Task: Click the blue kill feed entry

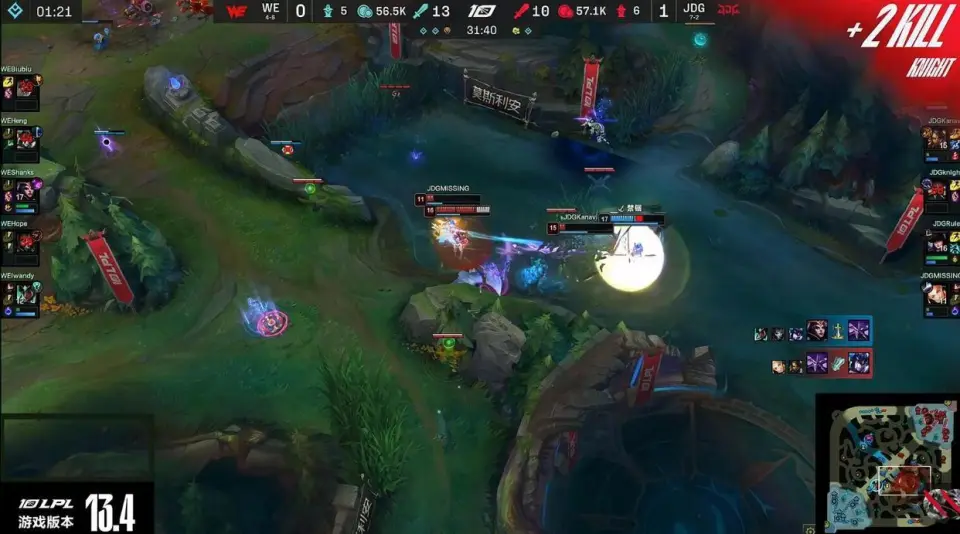Action: 812,331
